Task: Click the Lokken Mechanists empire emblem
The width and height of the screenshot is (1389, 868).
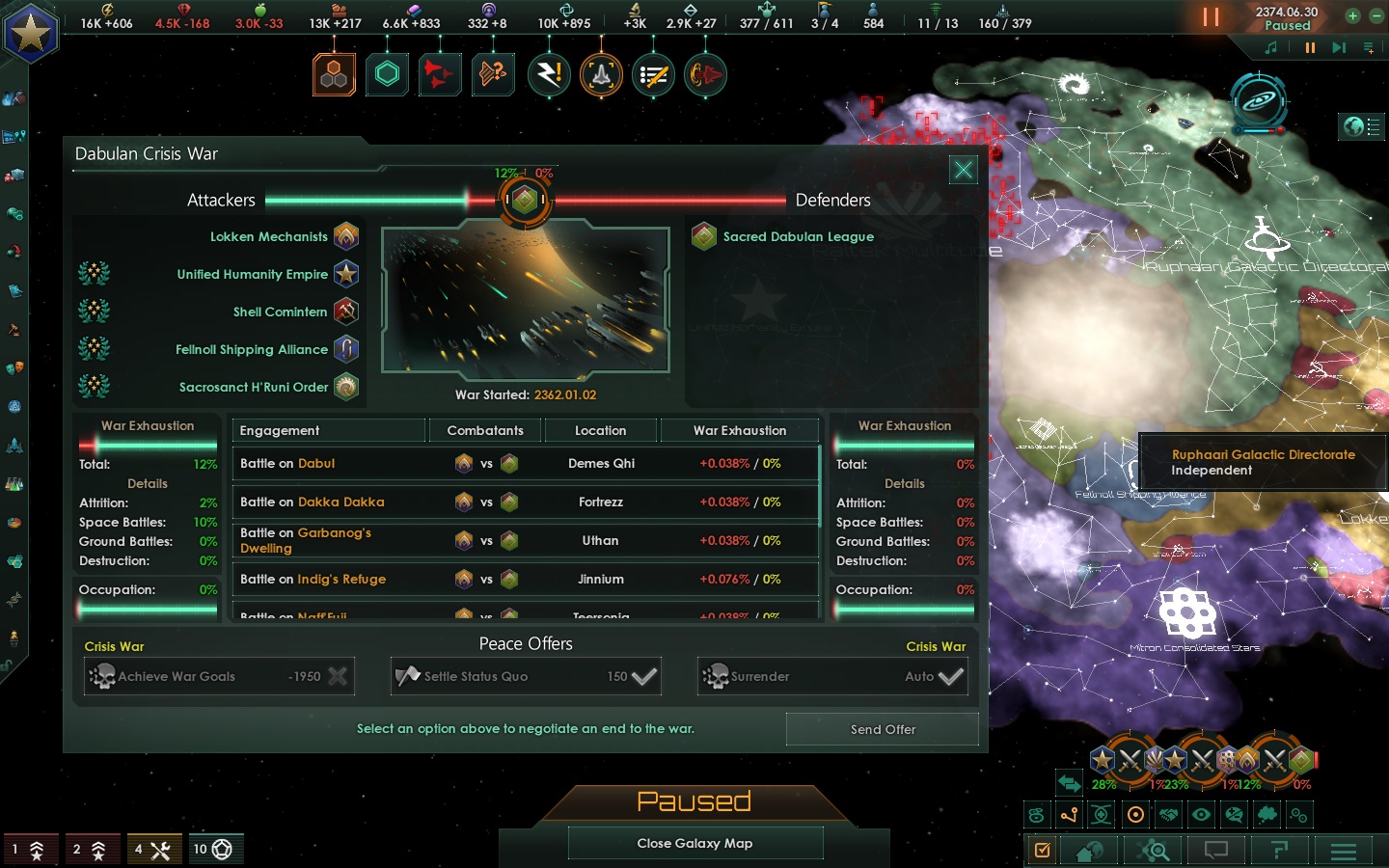Action: (x=346, y=236)
